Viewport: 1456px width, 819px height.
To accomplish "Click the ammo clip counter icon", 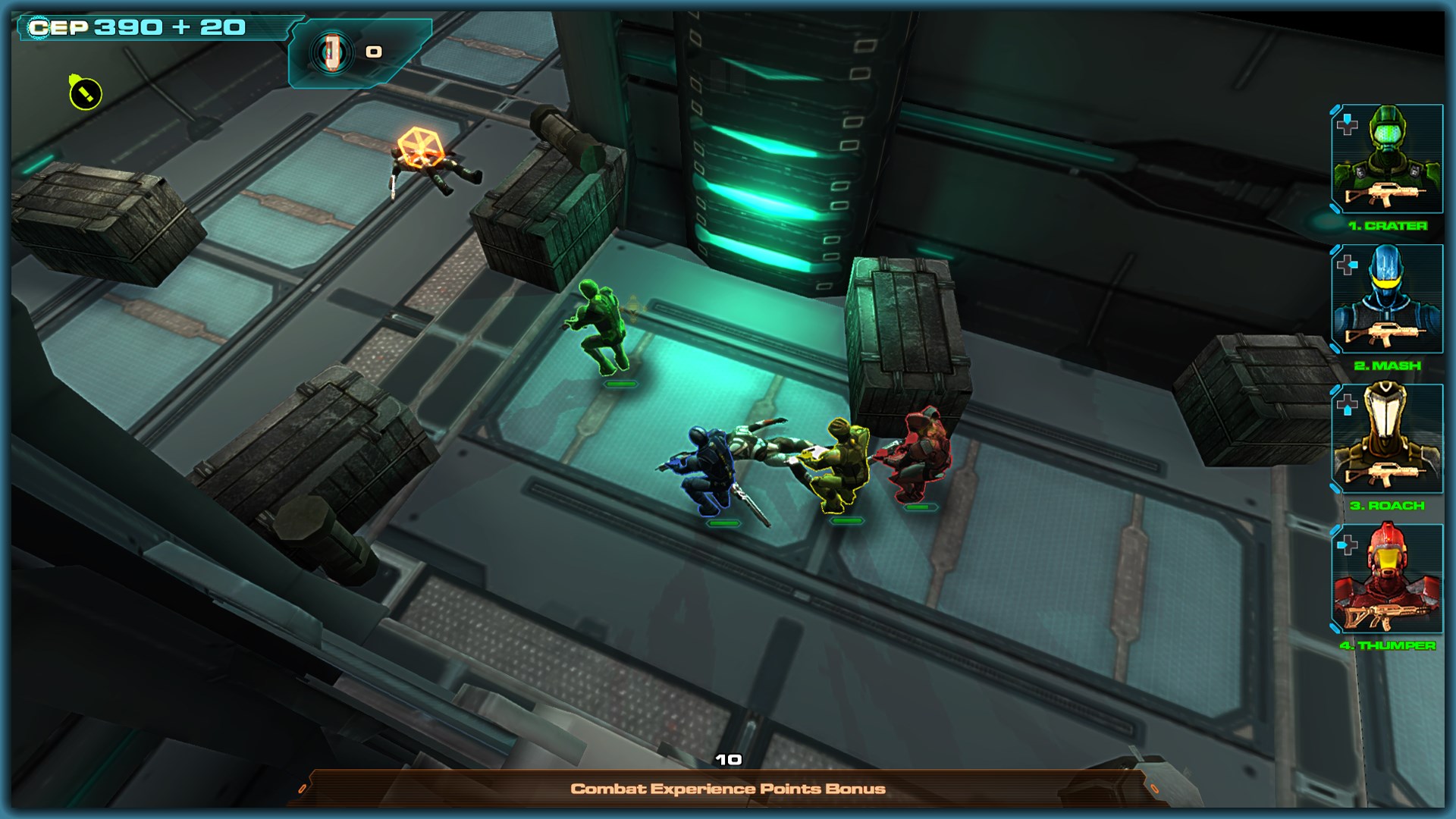I will pyautogui.click(x=334, y=52).
